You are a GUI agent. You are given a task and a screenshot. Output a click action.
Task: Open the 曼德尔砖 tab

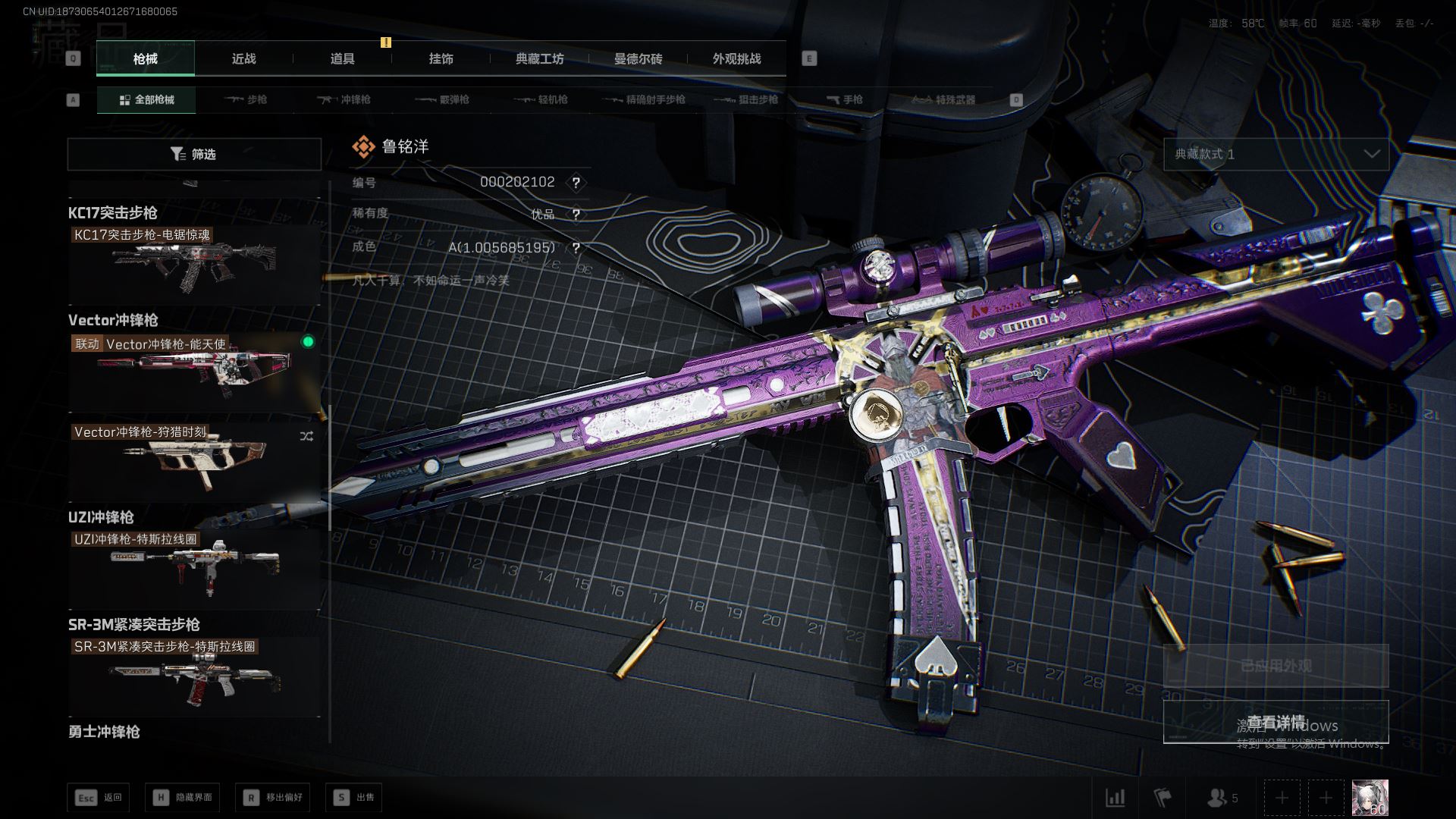click(x=638, y=58)
